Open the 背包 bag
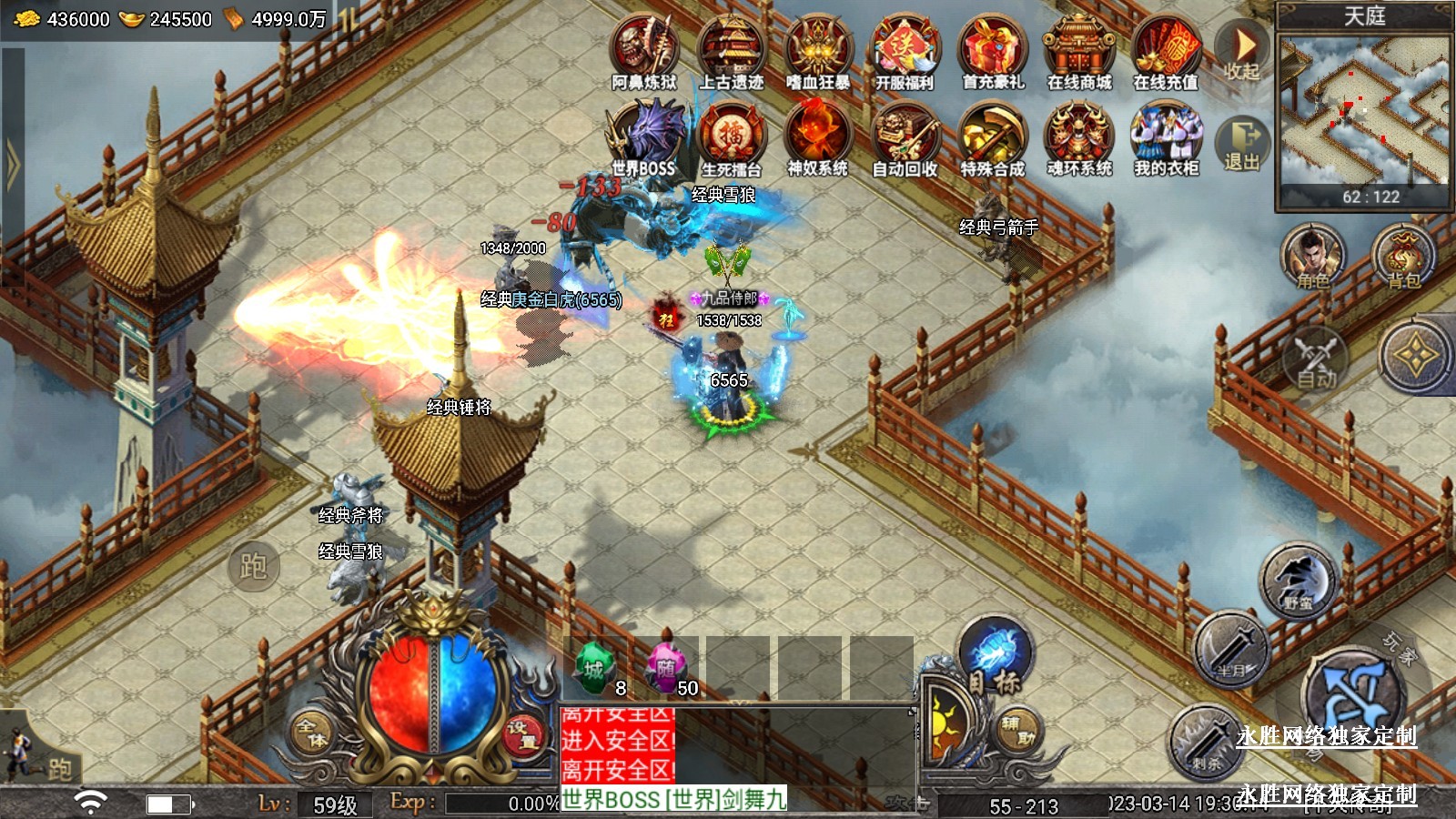 (1402, 257)
